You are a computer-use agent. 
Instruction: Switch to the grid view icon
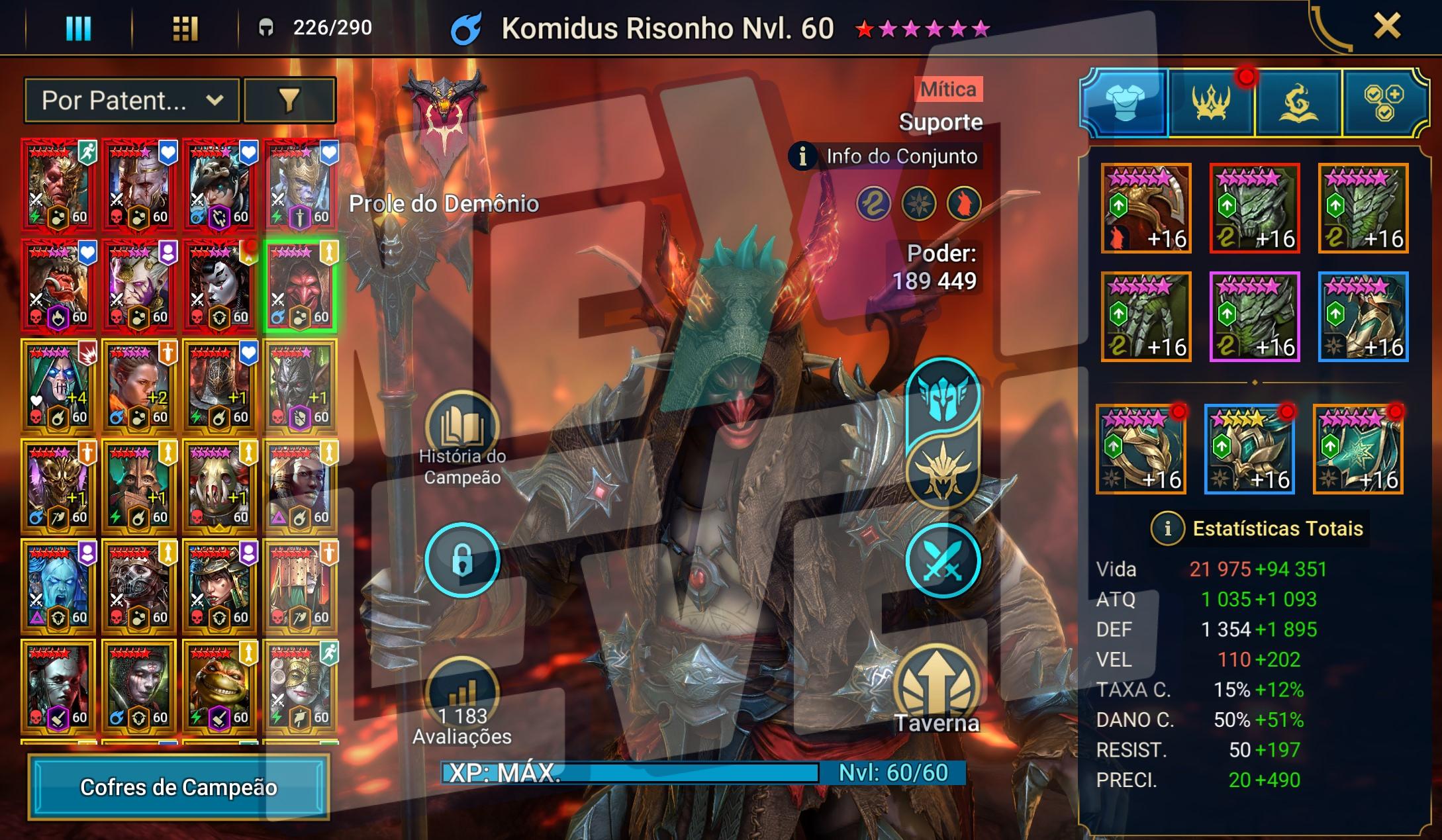pyautogui.click(x=185, y=28)
